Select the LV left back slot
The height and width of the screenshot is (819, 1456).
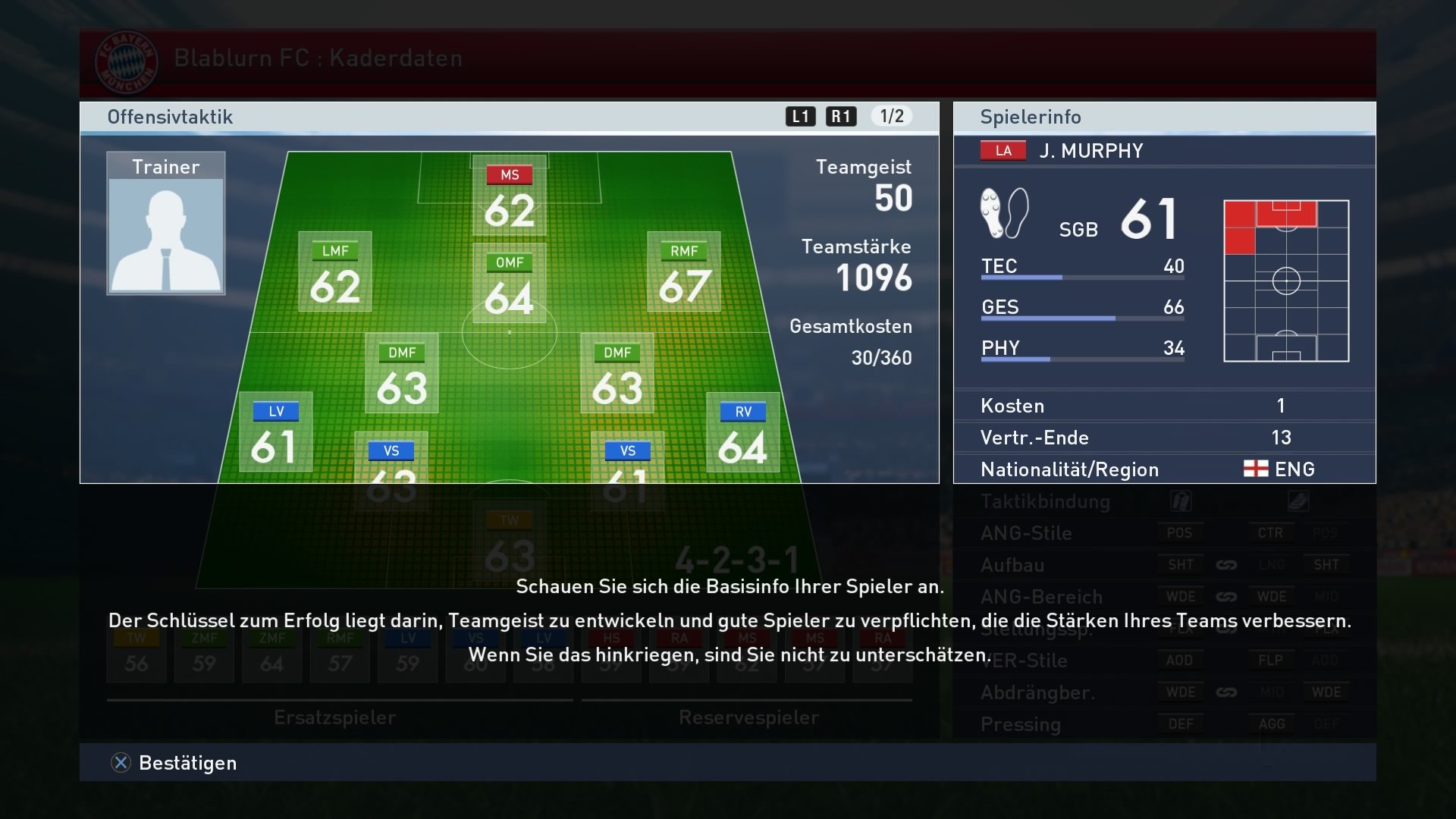click(276, 432)
